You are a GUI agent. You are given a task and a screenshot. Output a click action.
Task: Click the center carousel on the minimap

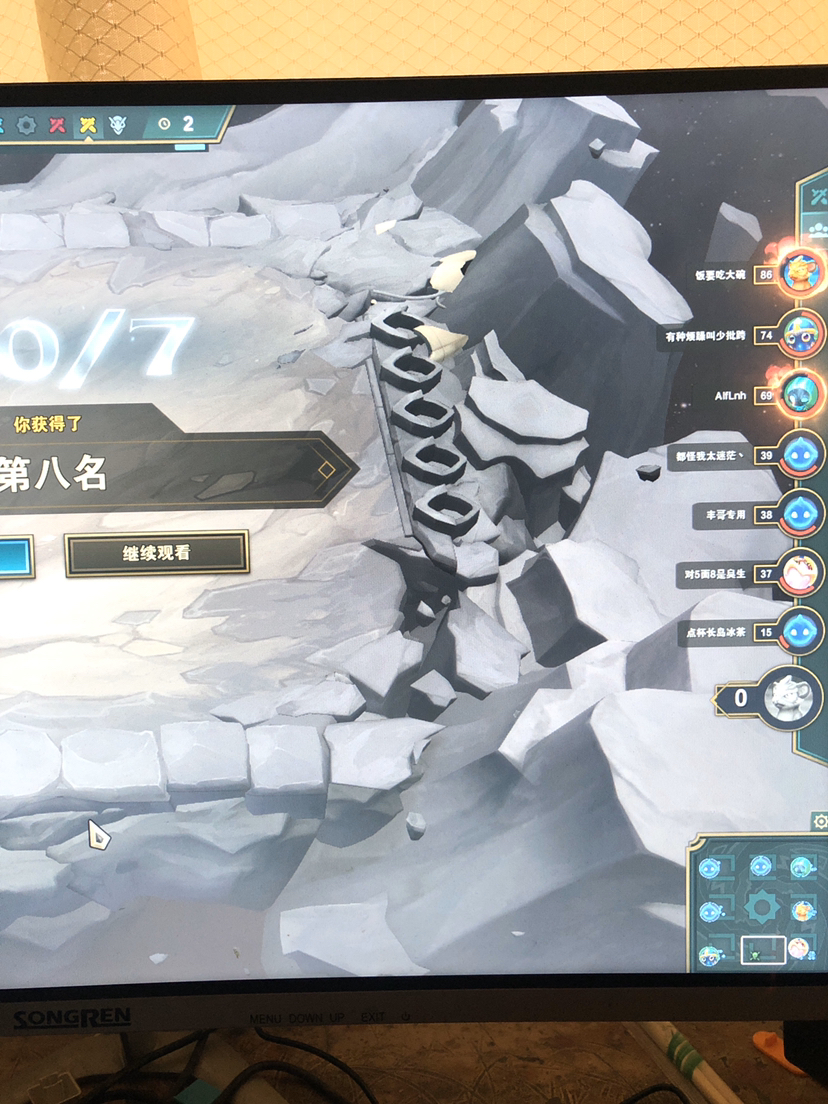(762, 908)
